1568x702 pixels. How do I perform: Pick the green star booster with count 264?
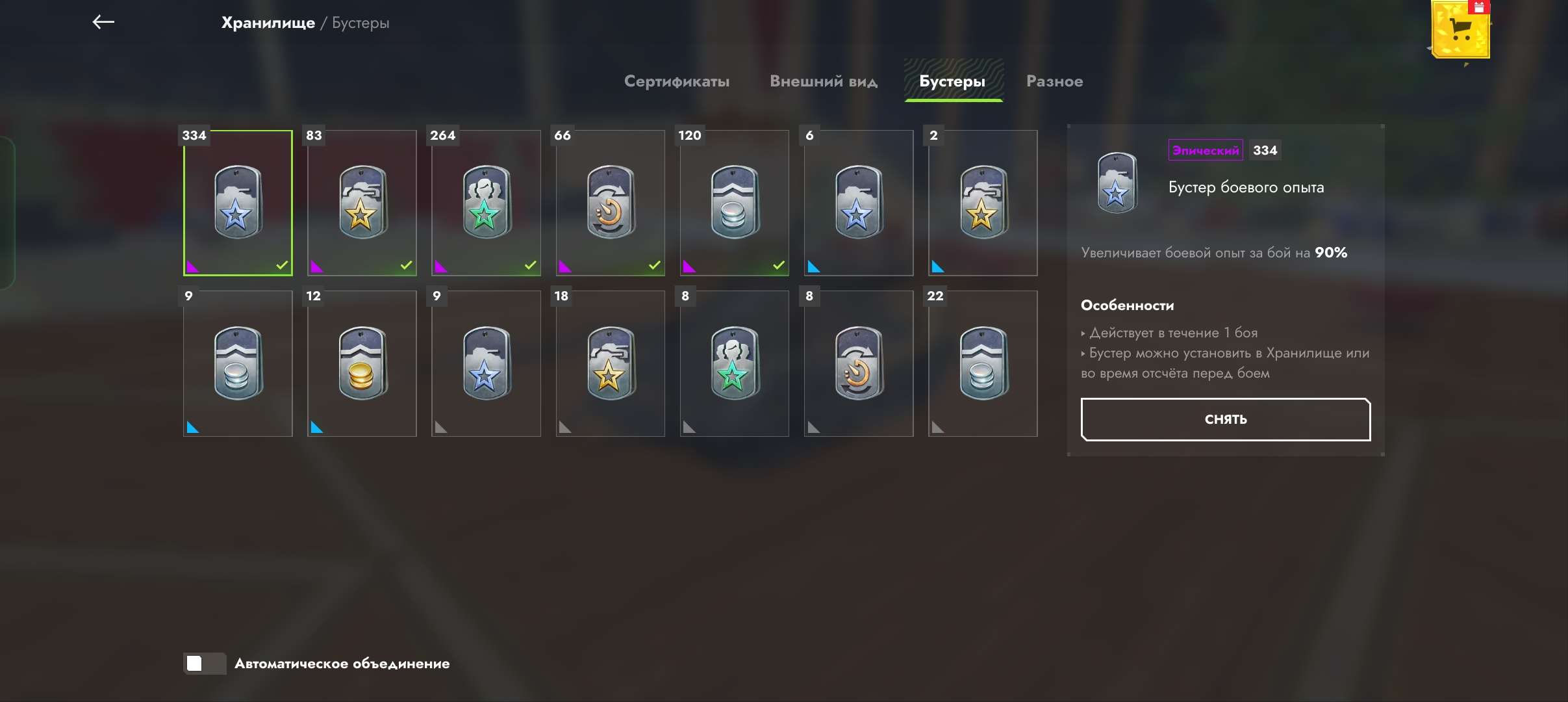click(486, 203)
